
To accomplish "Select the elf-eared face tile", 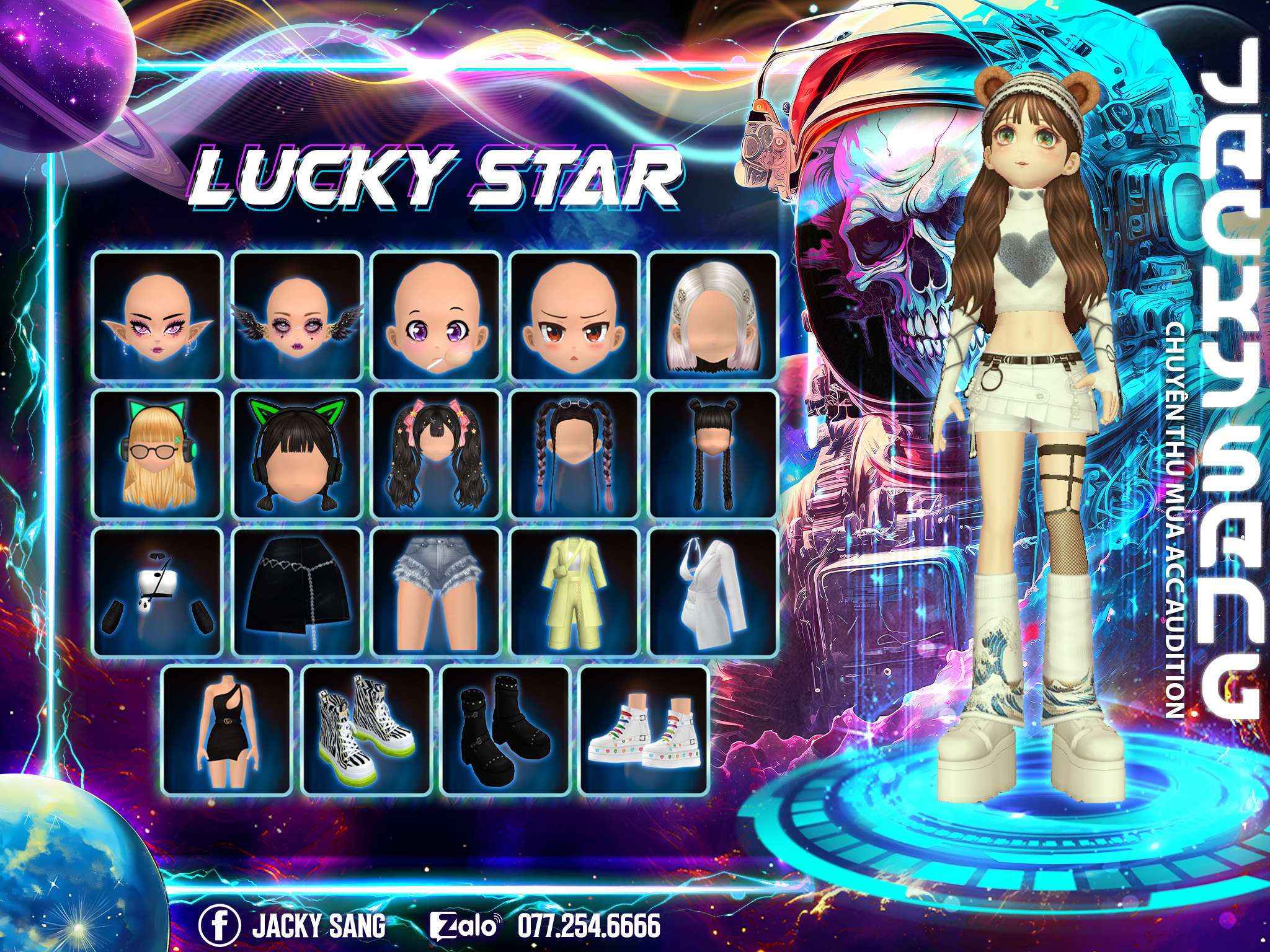I will (158, 316).
